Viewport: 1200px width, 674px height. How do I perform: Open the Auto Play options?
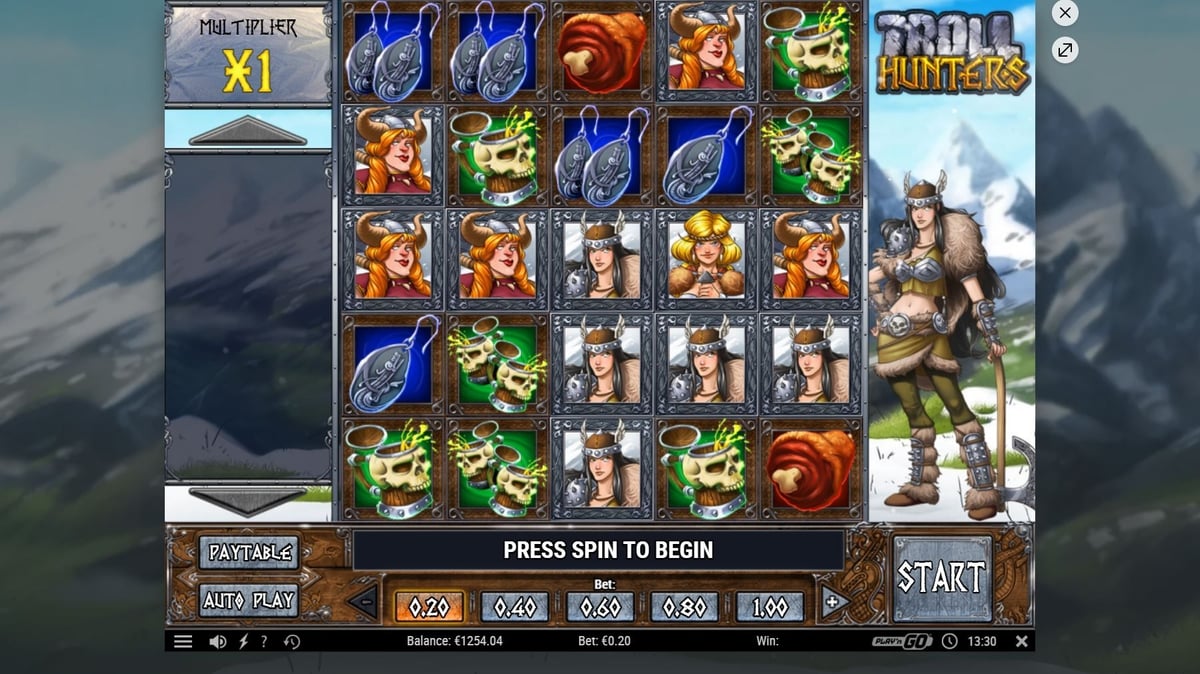point(248,600)
